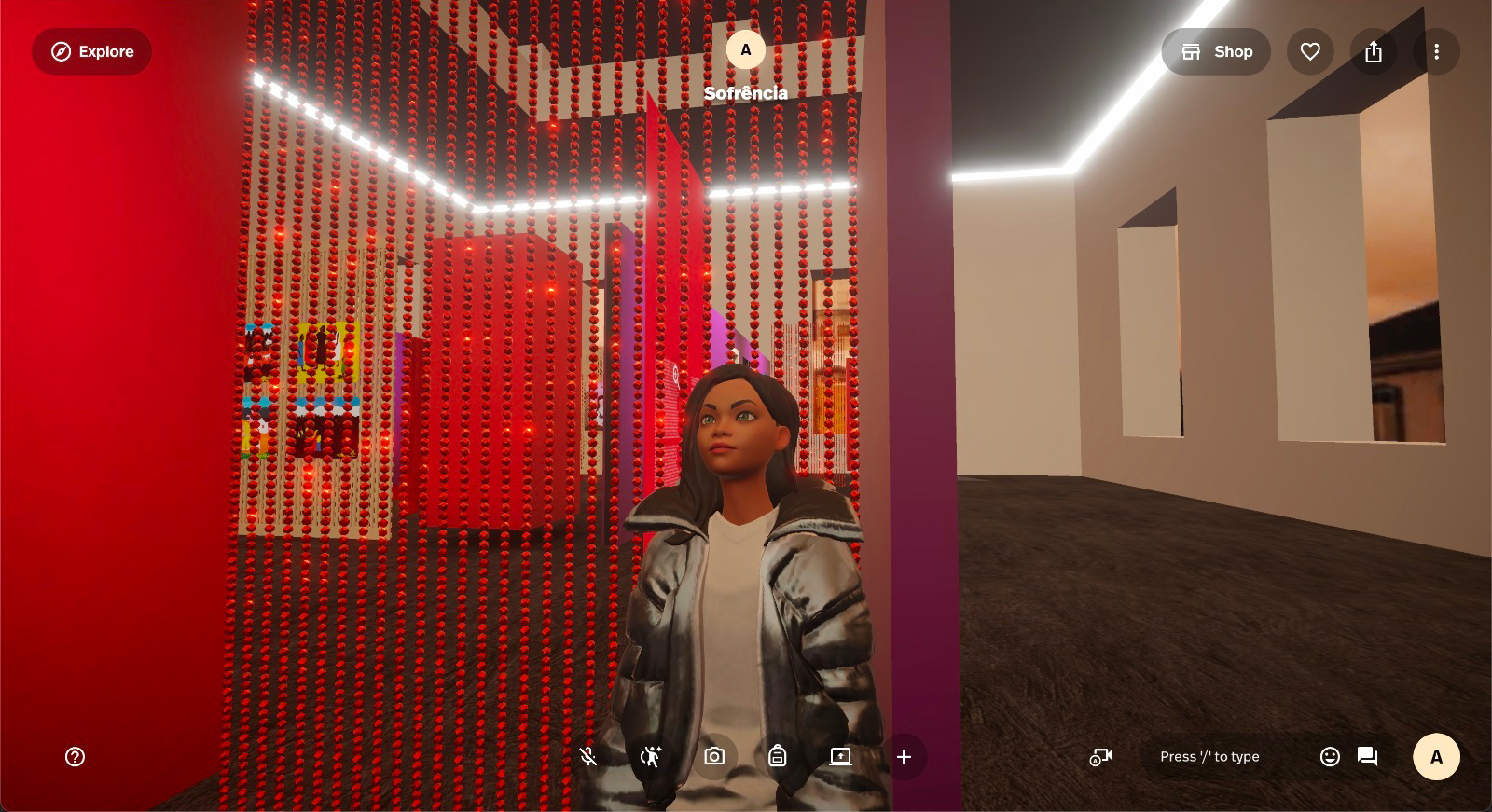Switch the camera view mode
The image size is (1492, 812).
click(1101, 757)
